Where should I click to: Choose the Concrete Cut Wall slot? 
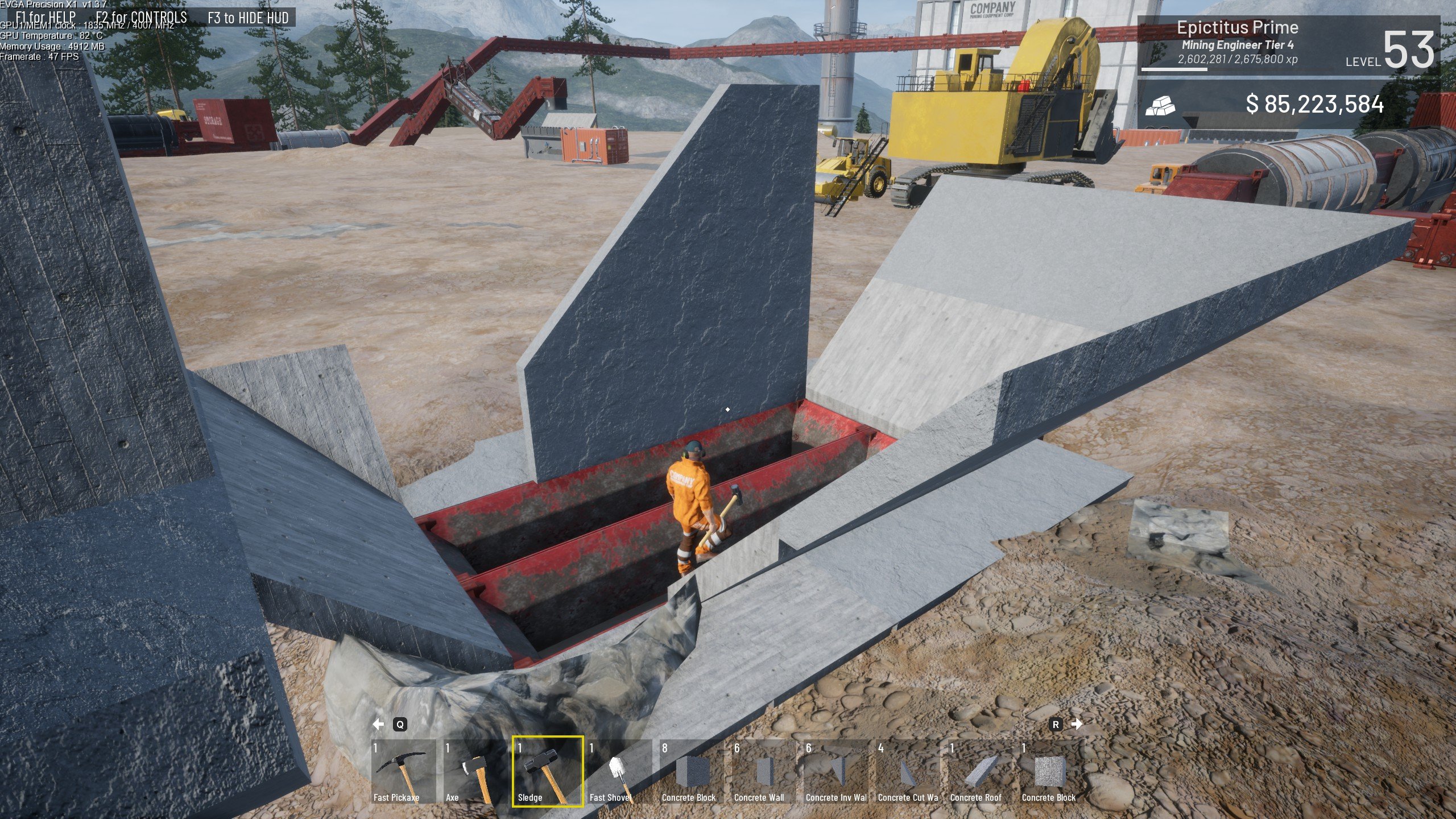[908, 771]
